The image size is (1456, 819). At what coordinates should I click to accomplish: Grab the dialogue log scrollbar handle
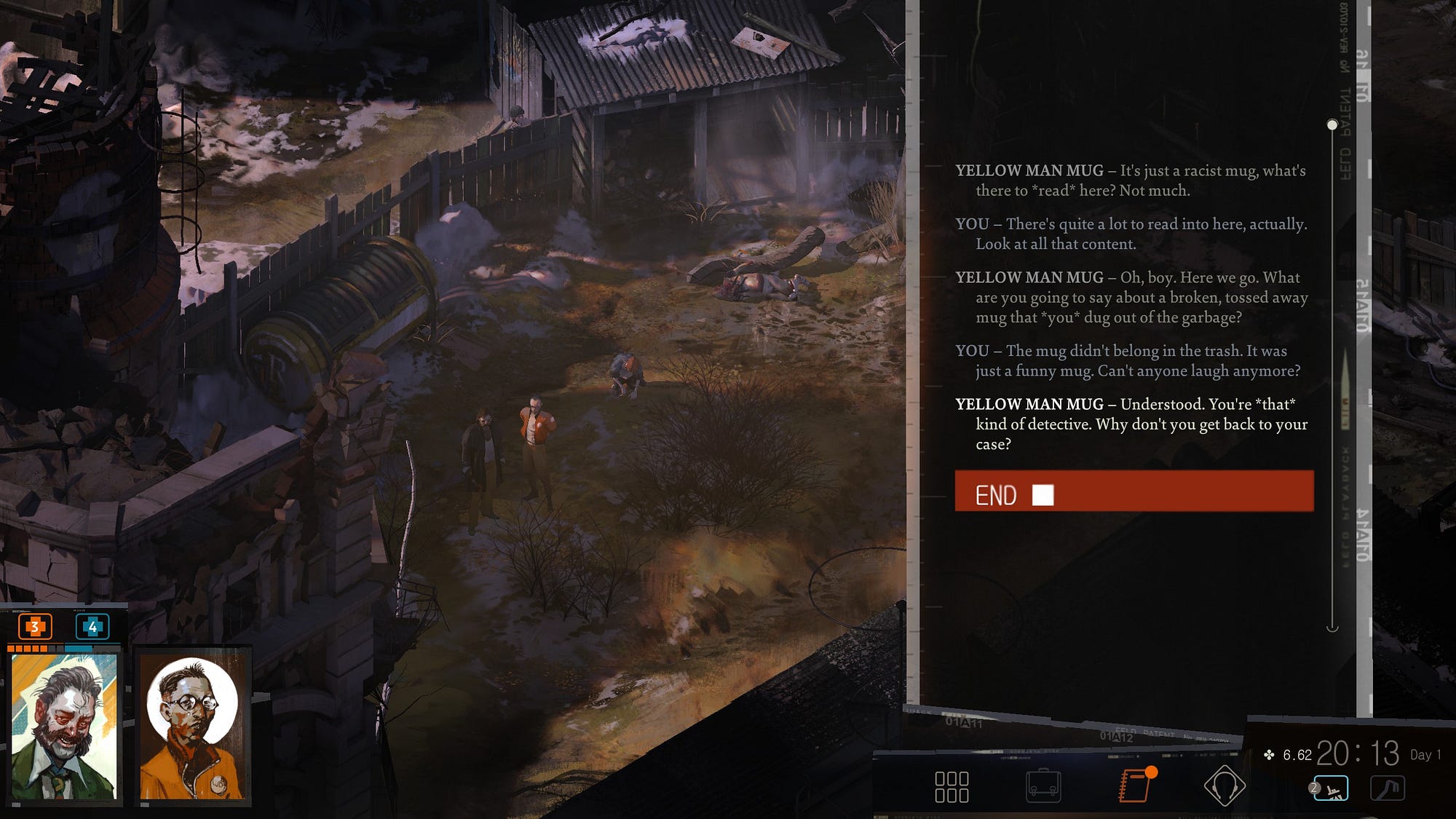click(x=1332, y=125)
